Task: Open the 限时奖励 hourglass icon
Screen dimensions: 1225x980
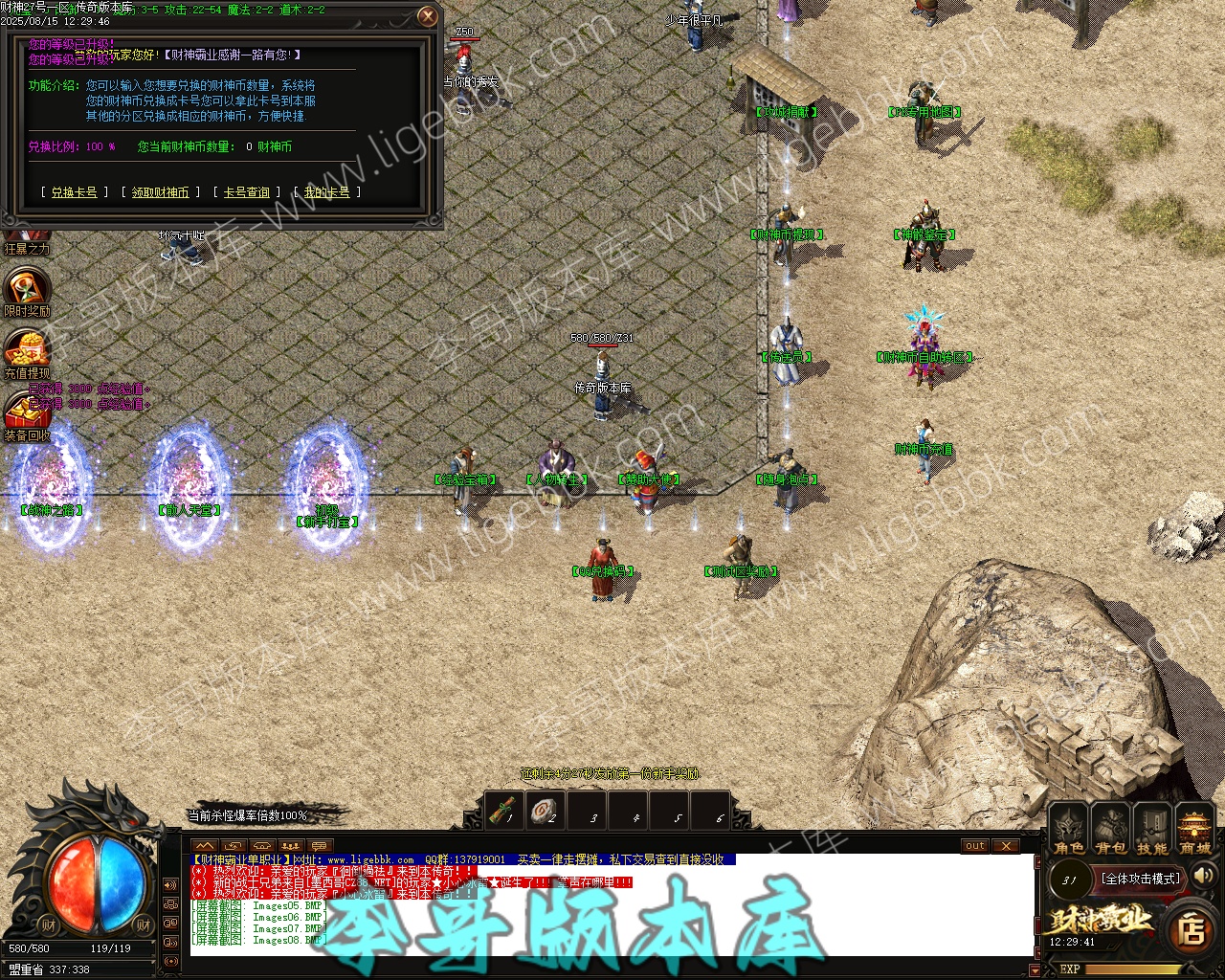Action: (27, 287)
